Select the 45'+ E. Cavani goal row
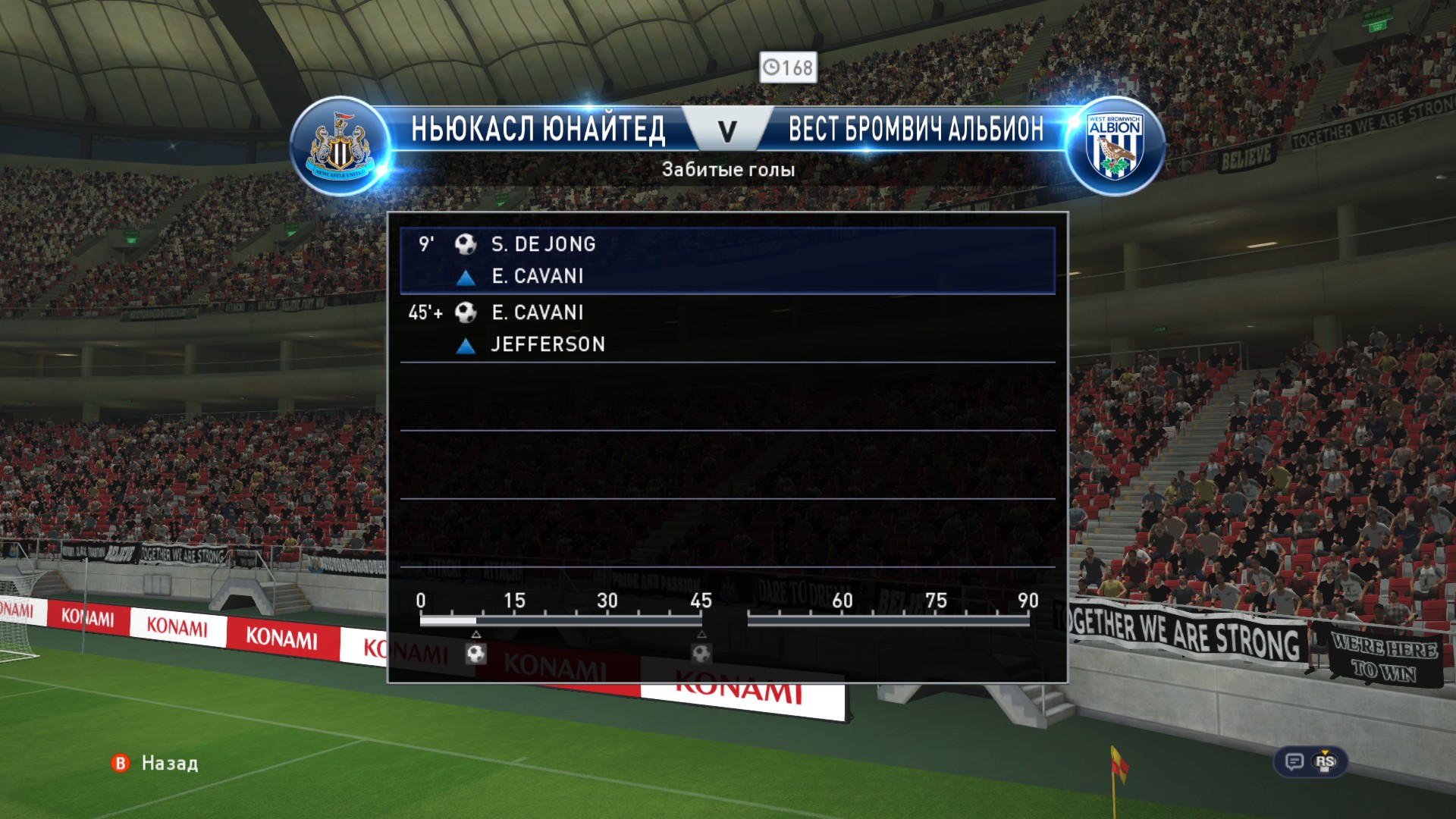Image resolution: width=1456 pixels, height=819 pixels. [x=726, y=328]
